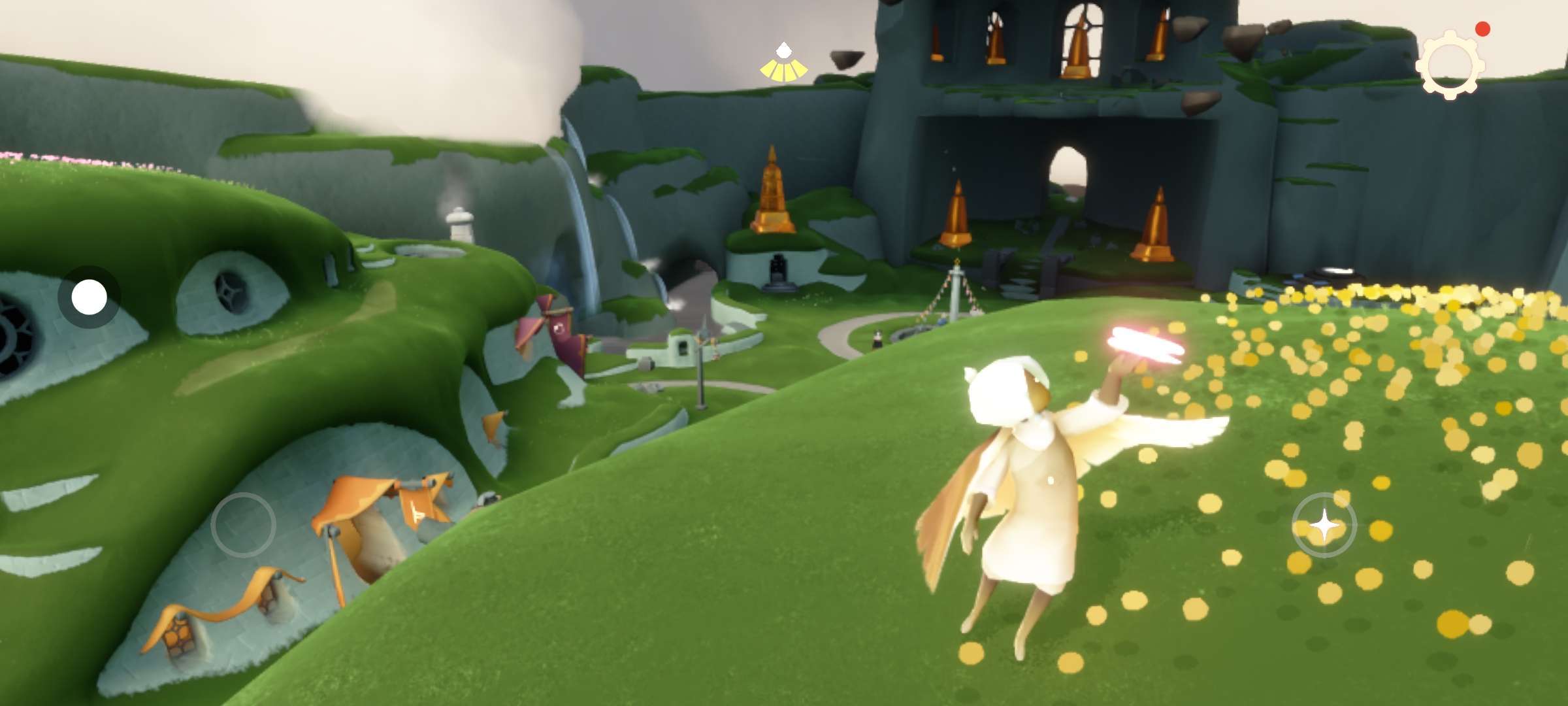Touch the hollow circle movement joystick
The image size is (1568, 706).
pos(243,525)
